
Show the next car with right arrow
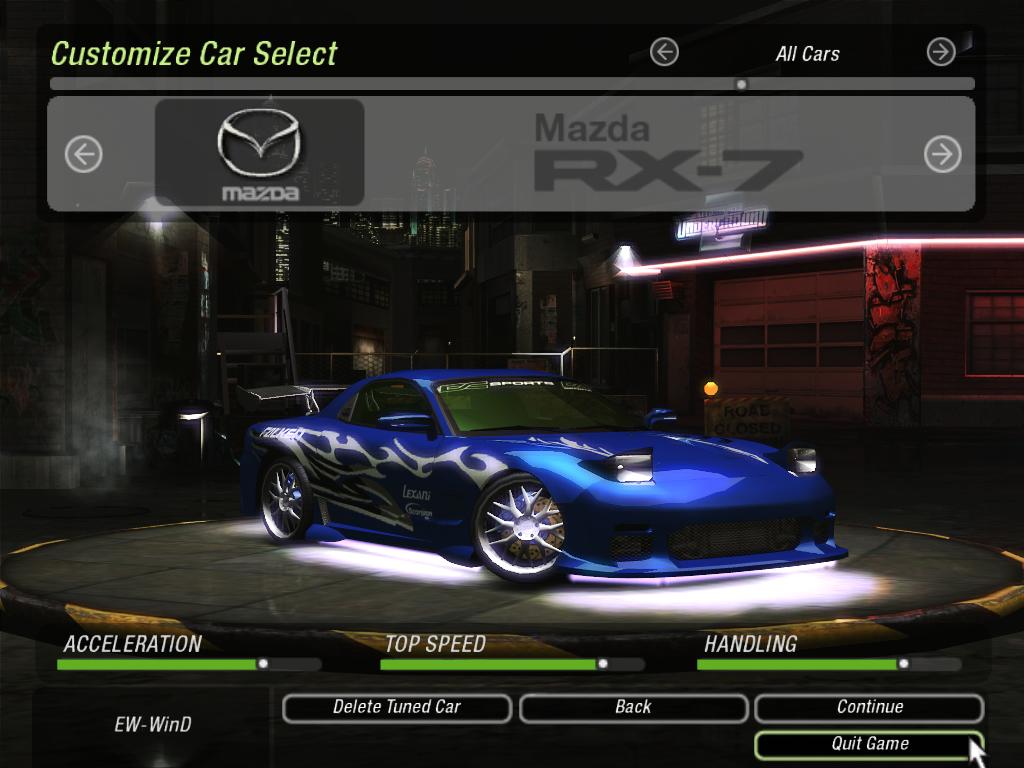(942, 154)
